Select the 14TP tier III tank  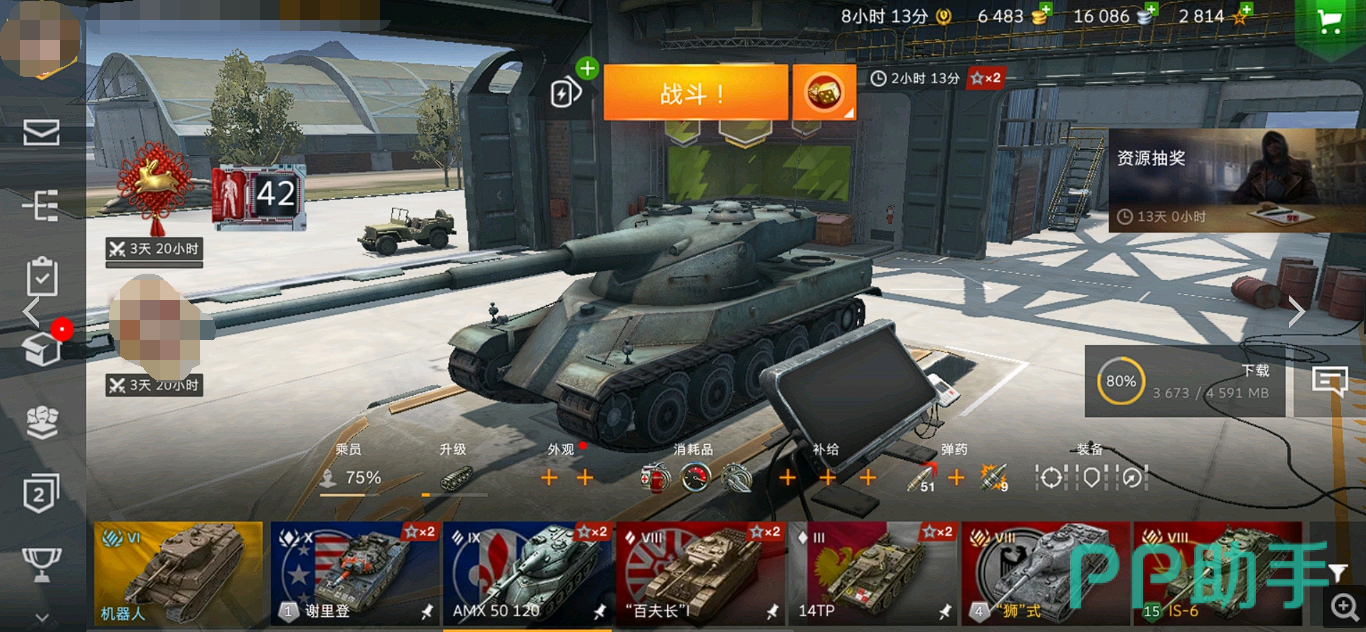[873, 573]
